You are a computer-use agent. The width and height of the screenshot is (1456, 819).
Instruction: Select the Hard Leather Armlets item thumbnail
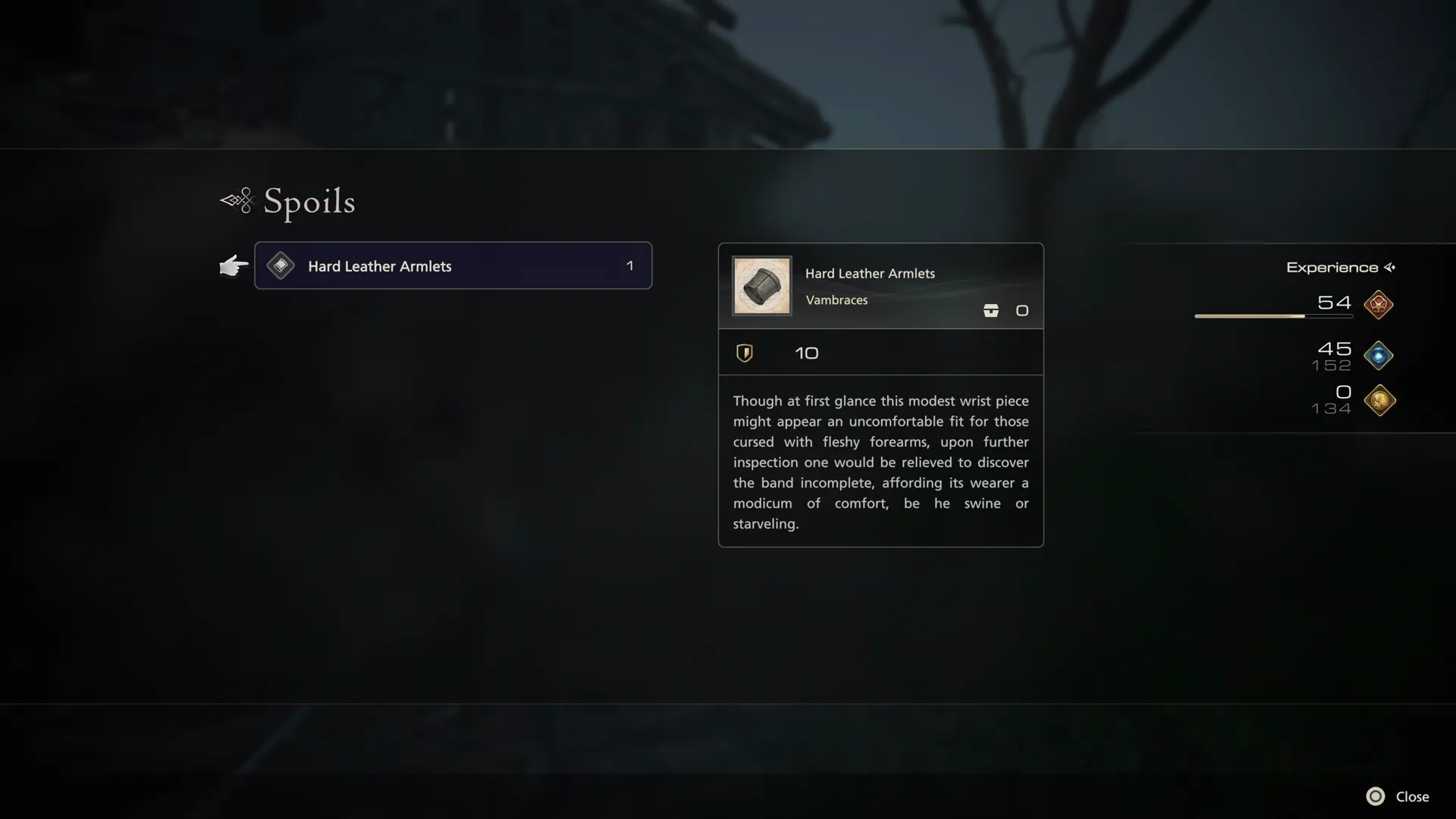click(761, 286)
